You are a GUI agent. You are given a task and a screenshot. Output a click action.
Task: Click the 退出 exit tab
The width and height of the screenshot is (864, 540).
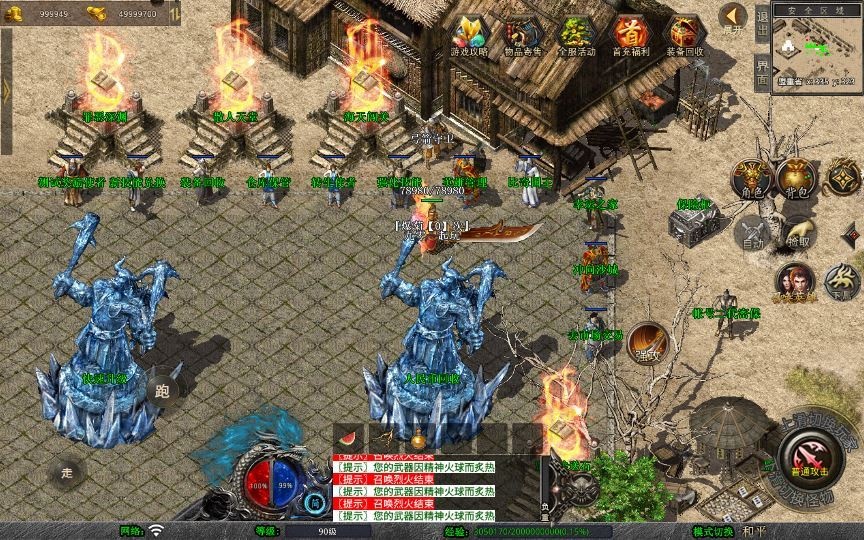(762, 21)
